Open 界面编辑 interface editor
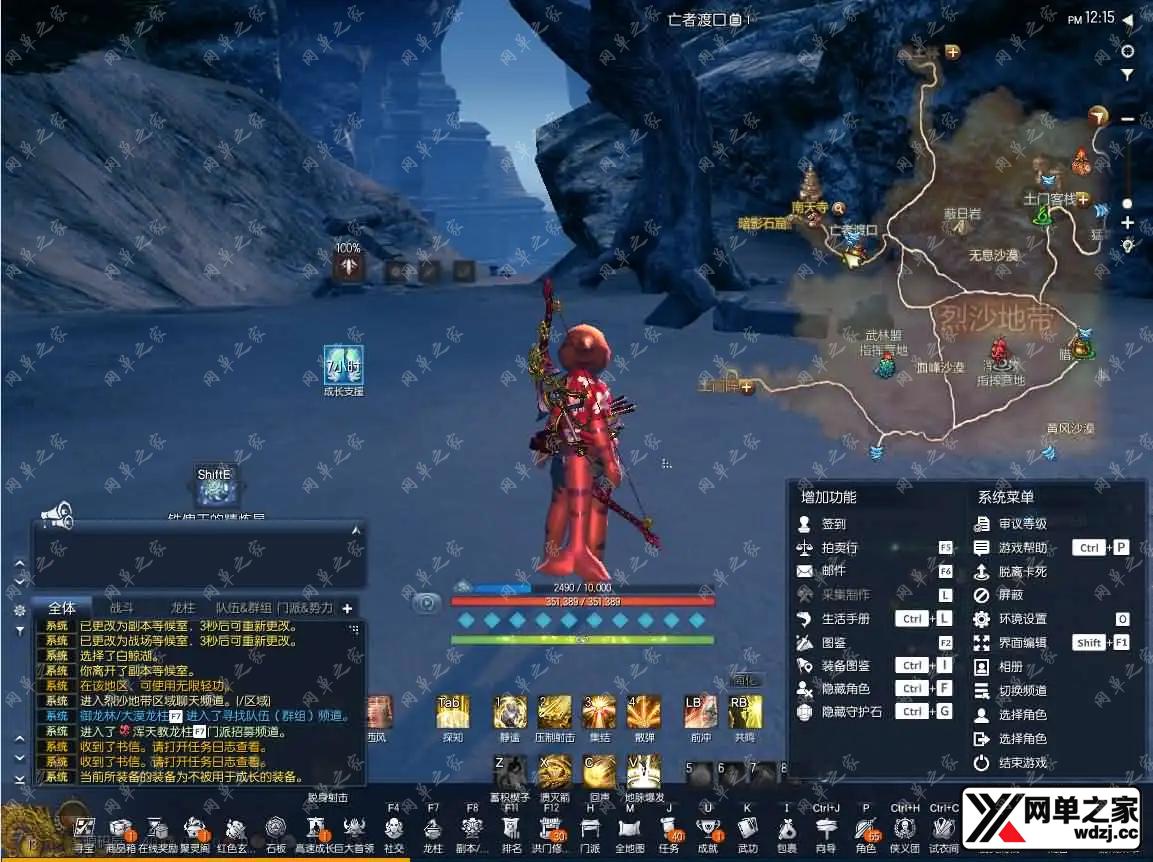 click(1022, 643)
